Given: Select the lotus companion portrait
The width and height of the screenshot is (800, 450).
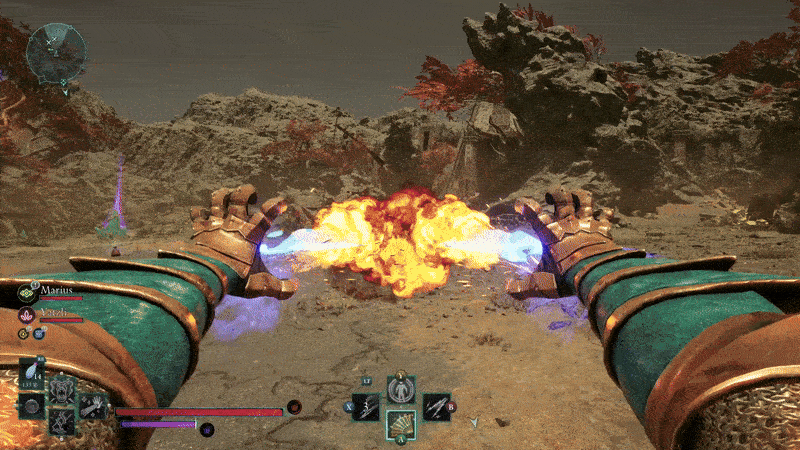Looking at the screenshot, I should pos(27,316).
